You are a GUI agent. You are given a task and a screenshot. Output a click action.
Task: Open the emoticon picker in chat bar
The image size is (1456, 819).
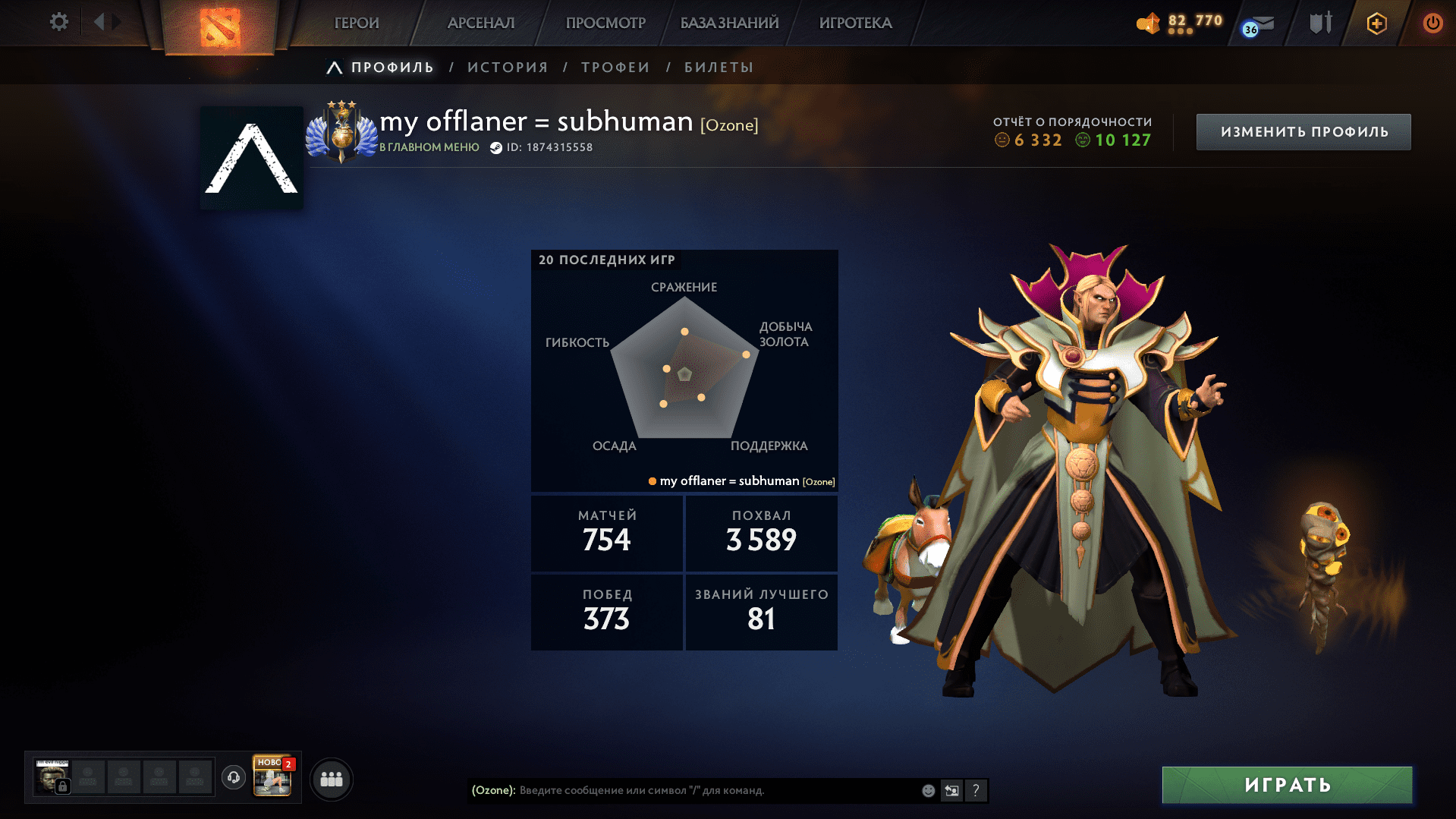click(927, 790)
